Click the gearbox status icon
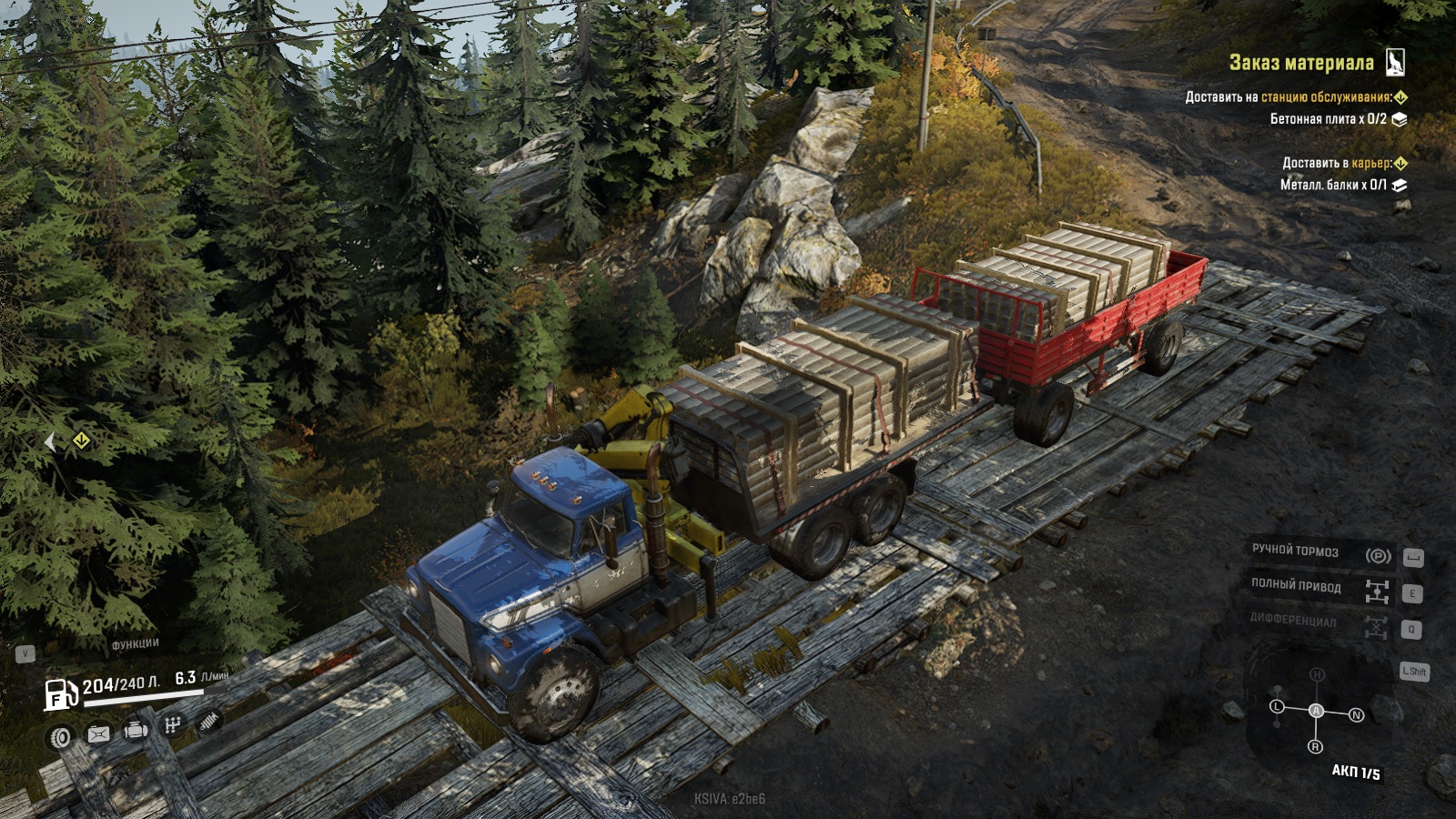 coord(172,725)
